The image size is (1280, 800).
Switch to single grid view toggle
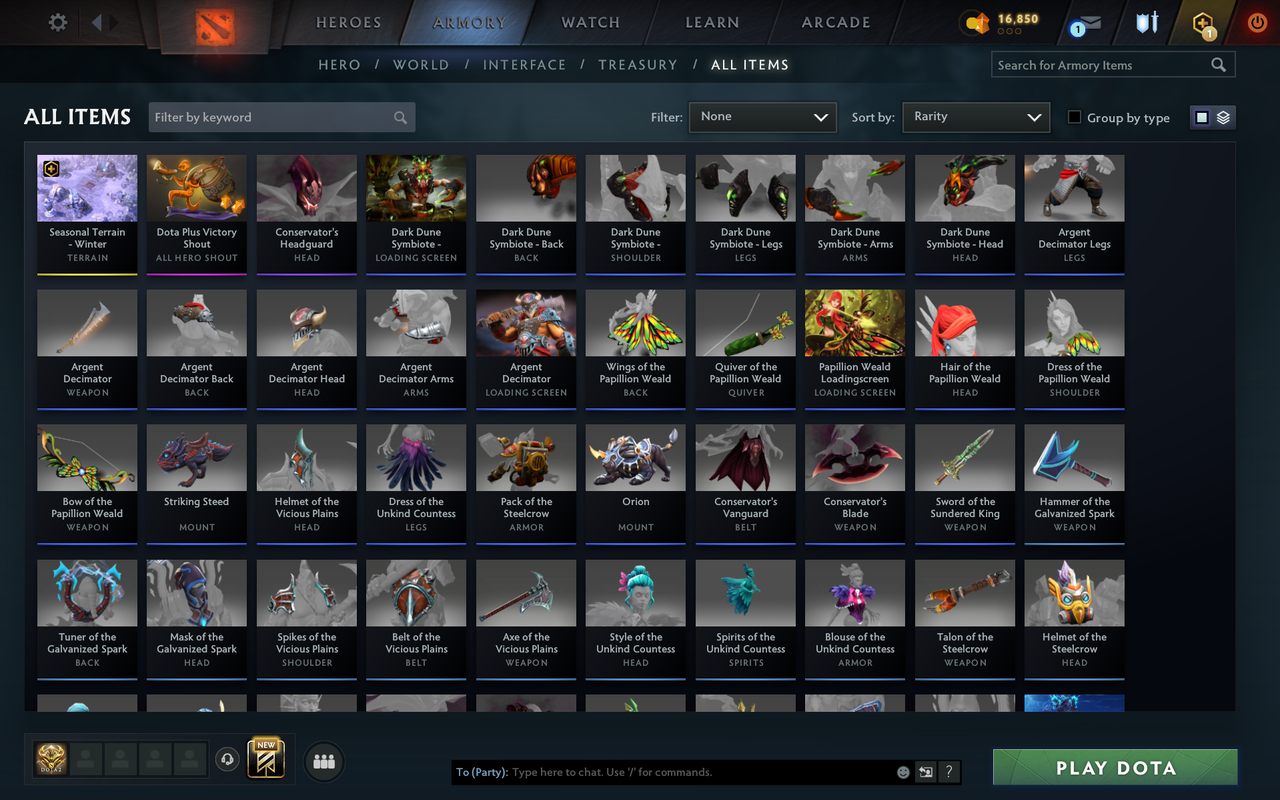tap(1201, 116)
